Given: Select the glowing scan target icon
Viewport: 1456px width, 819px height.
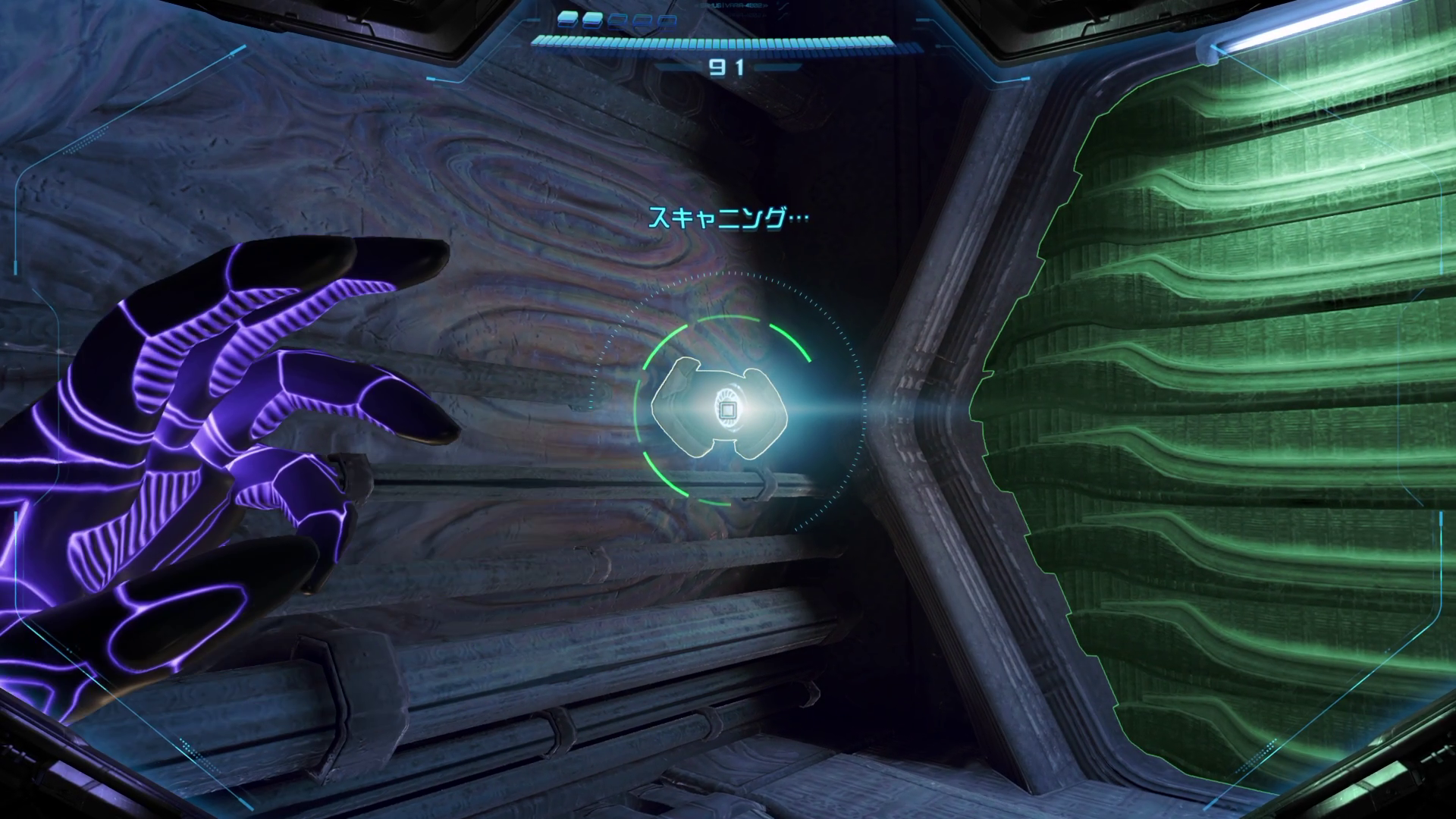Looking at the screenshot, I should click(726, 410).
